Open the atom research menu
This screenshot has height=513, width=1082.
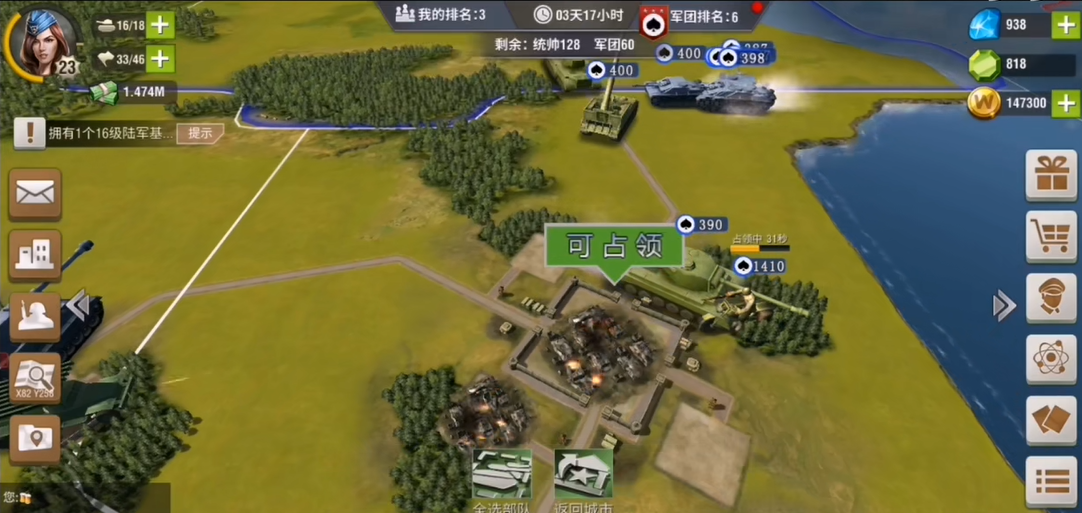pos(1051,359)
